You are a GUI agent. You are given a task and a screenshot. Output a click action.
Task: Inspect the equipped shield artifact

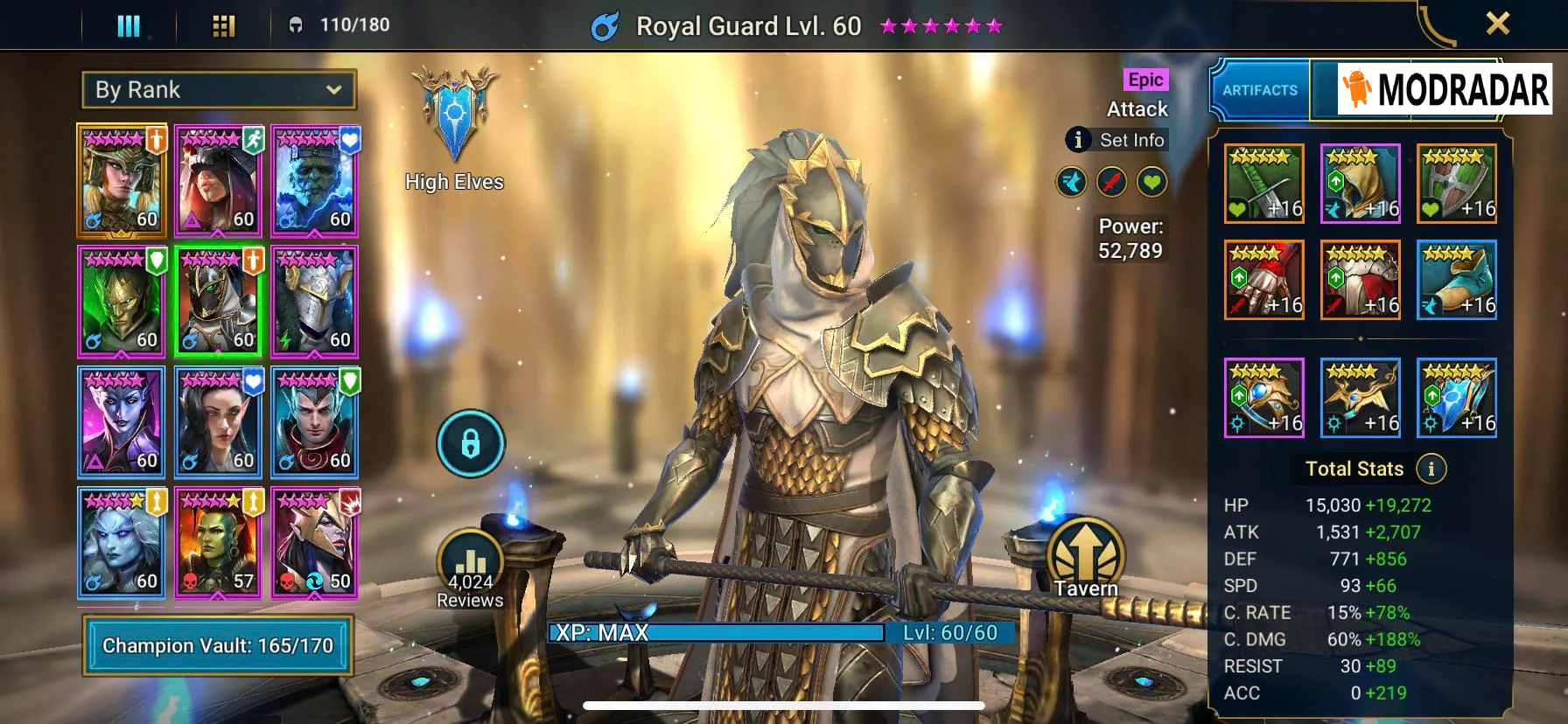click(1456, 184)
